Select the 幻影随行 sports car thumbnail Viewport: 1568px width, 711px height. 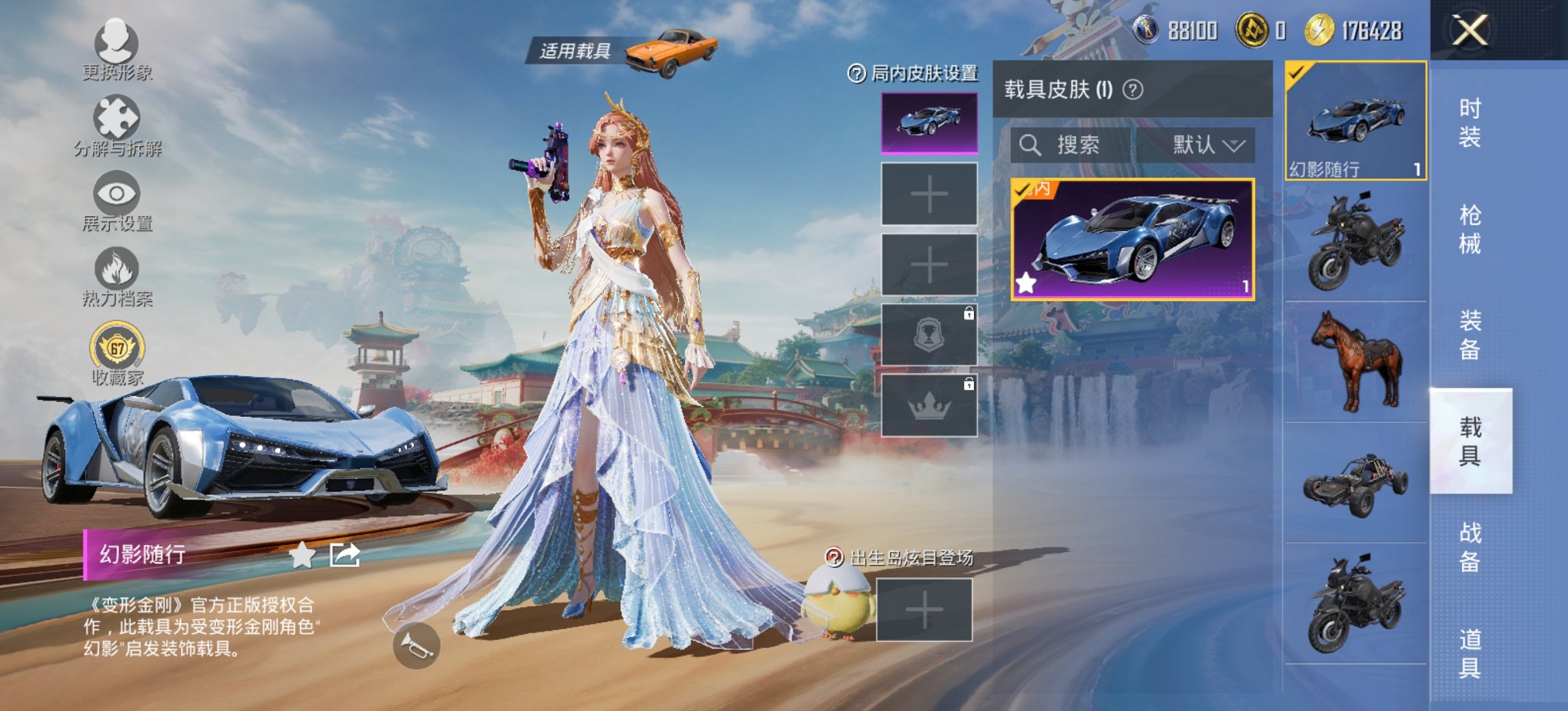(x=1356, y=120)
